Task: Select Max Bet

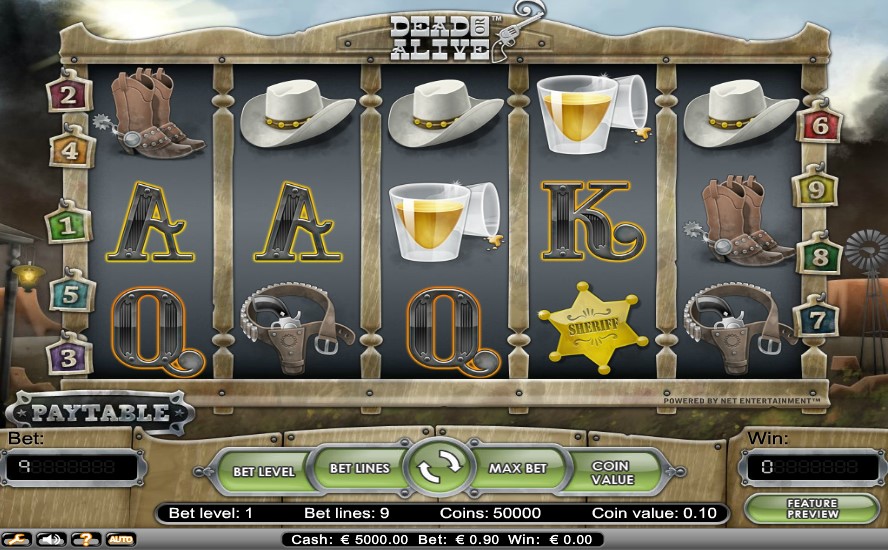Action: pyautogui.click(x=519, y=468)
